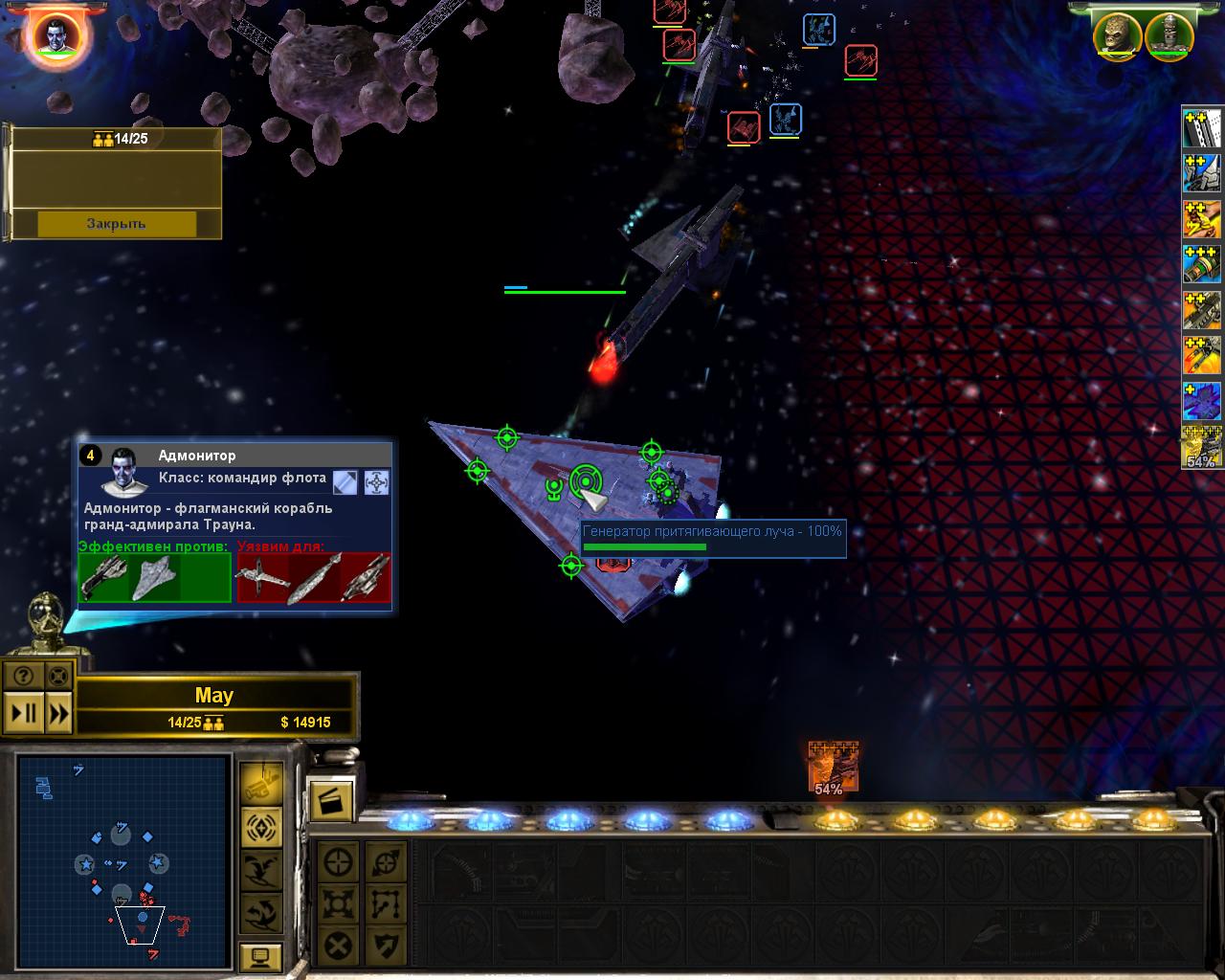Select the blue single-plus upgrade icon
The height and width of the screenshot is (980, 1225).
(1202, 402)
